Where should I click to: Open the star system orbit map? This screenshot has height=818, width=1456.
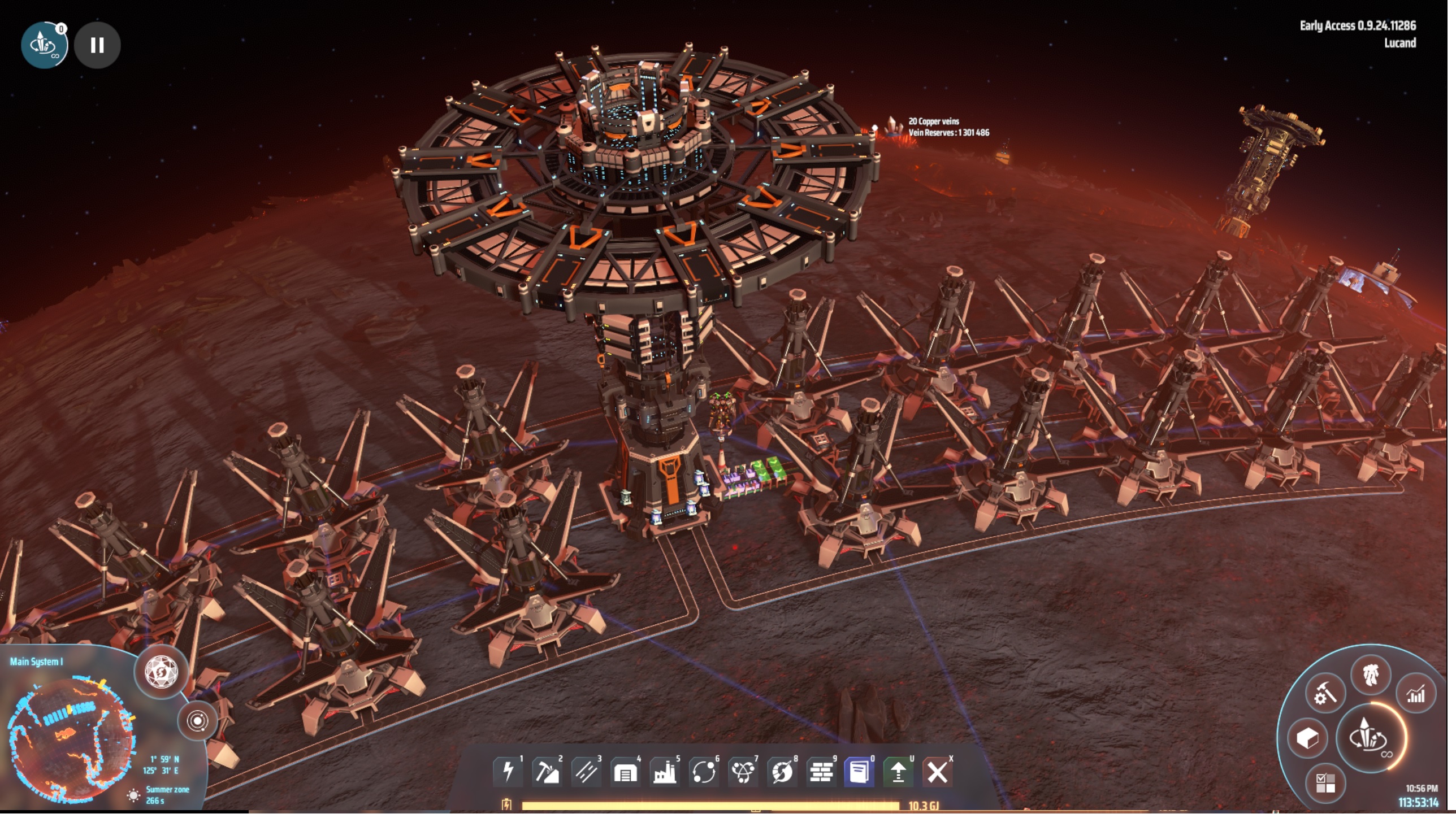198,725
